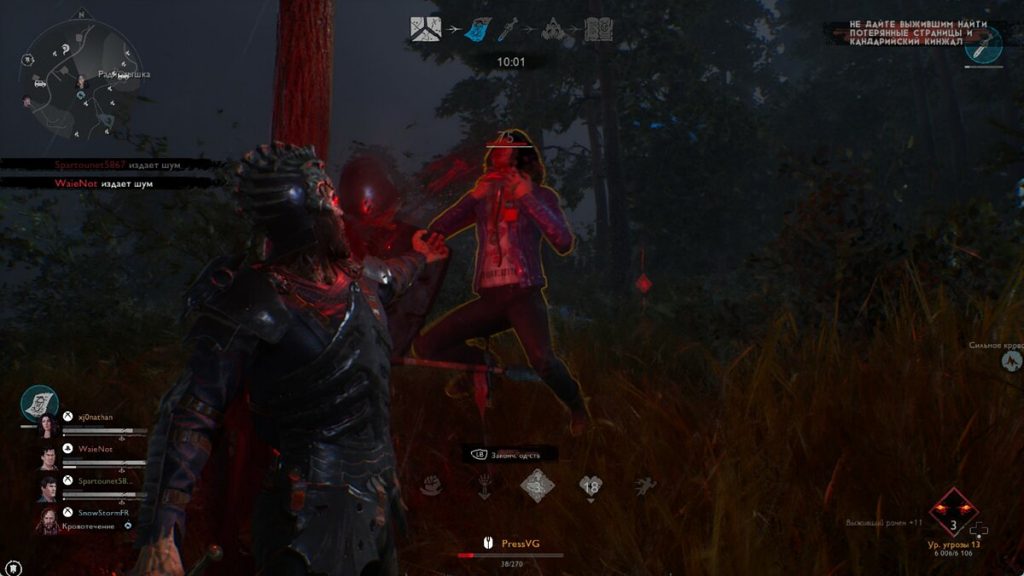The image size is (1024, 576).
Task: Click the map-page objective icon above survivors
Action: click(40, 402)
